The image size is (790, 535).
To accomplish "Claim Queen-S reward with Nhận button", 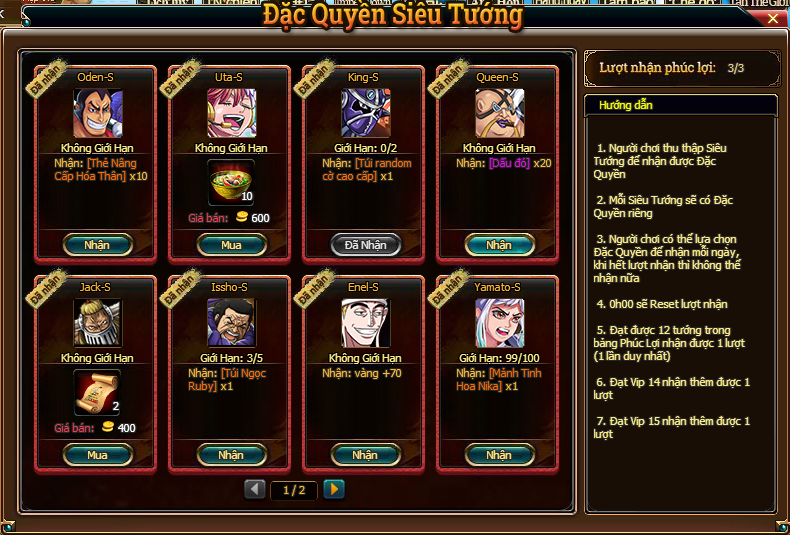I will click(499, 245).
